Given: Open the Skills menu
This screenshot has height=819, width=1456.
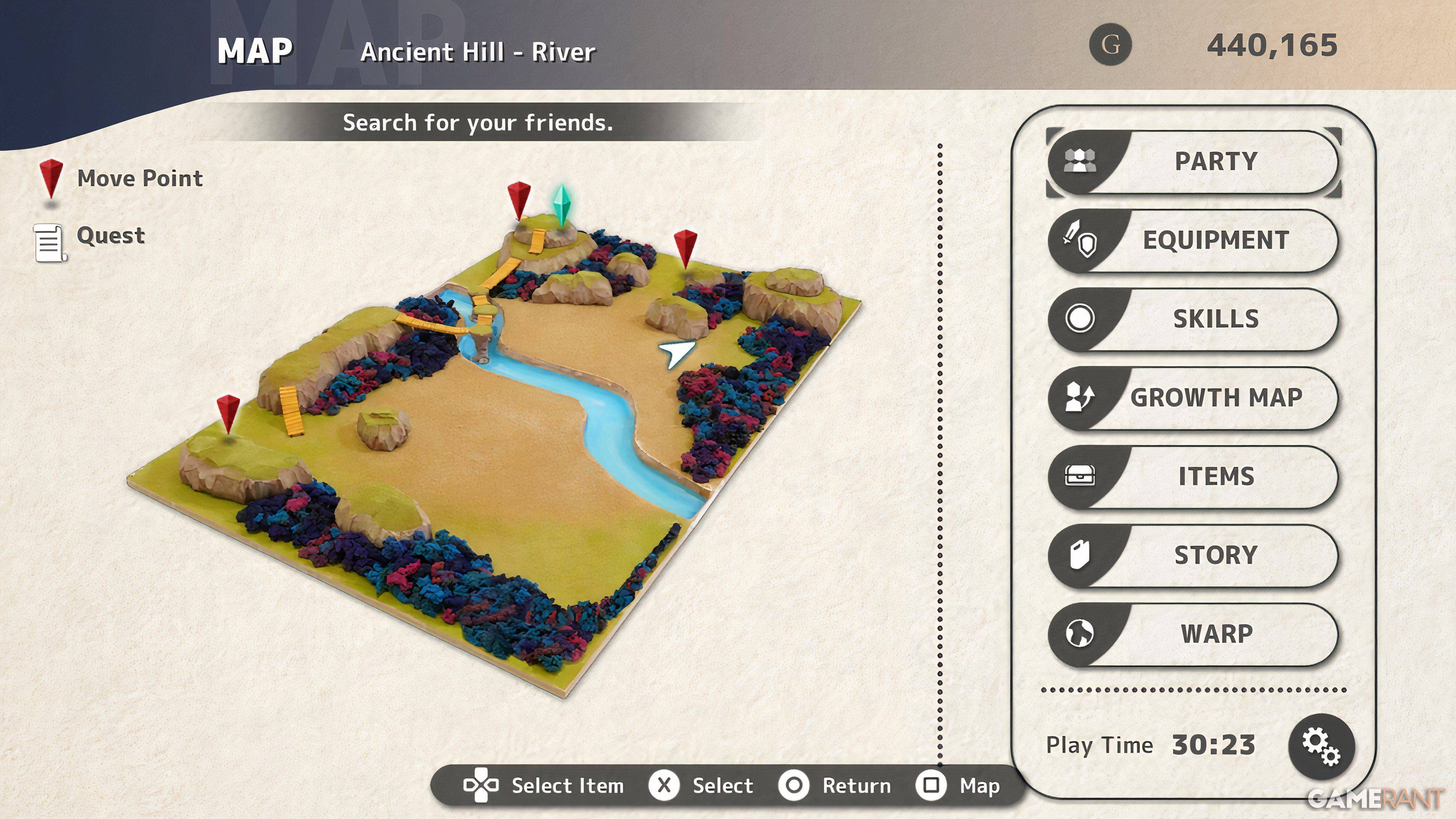Looking at the screenshot, I should tap(1194, 319).
